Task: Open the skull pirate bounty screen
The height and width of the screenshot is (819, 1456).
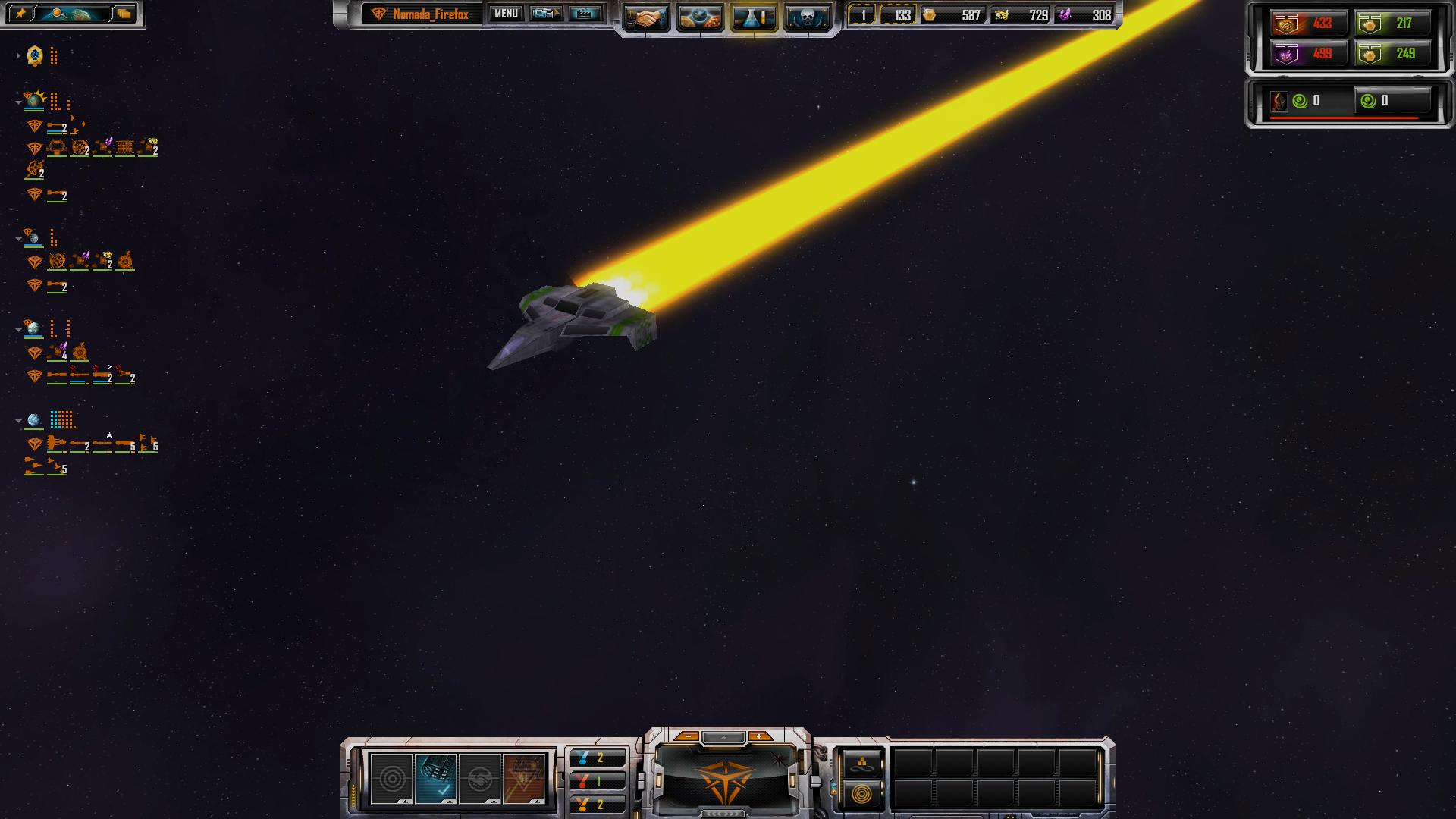Action: [806, 17]
